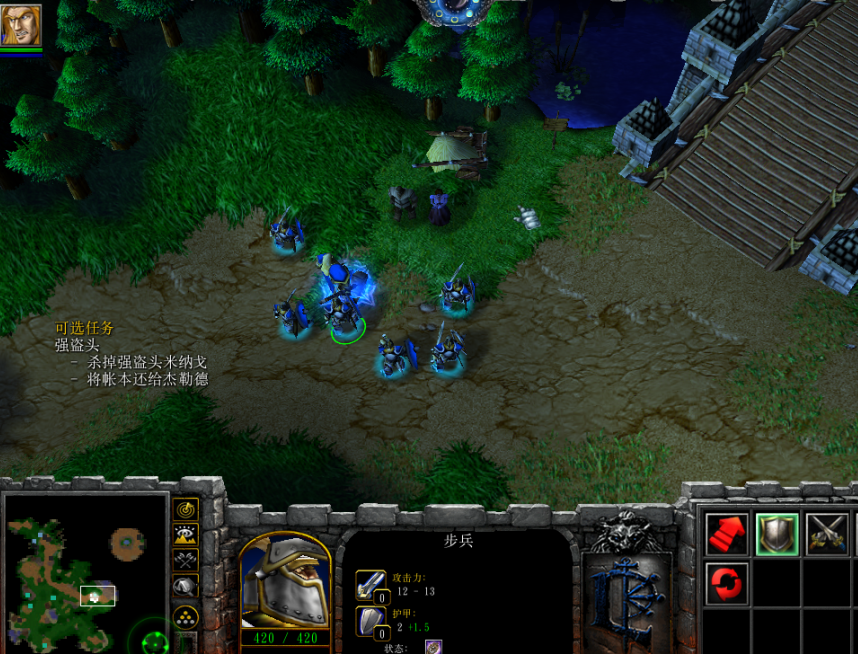Select the shield command icon

tap(777, 534)
